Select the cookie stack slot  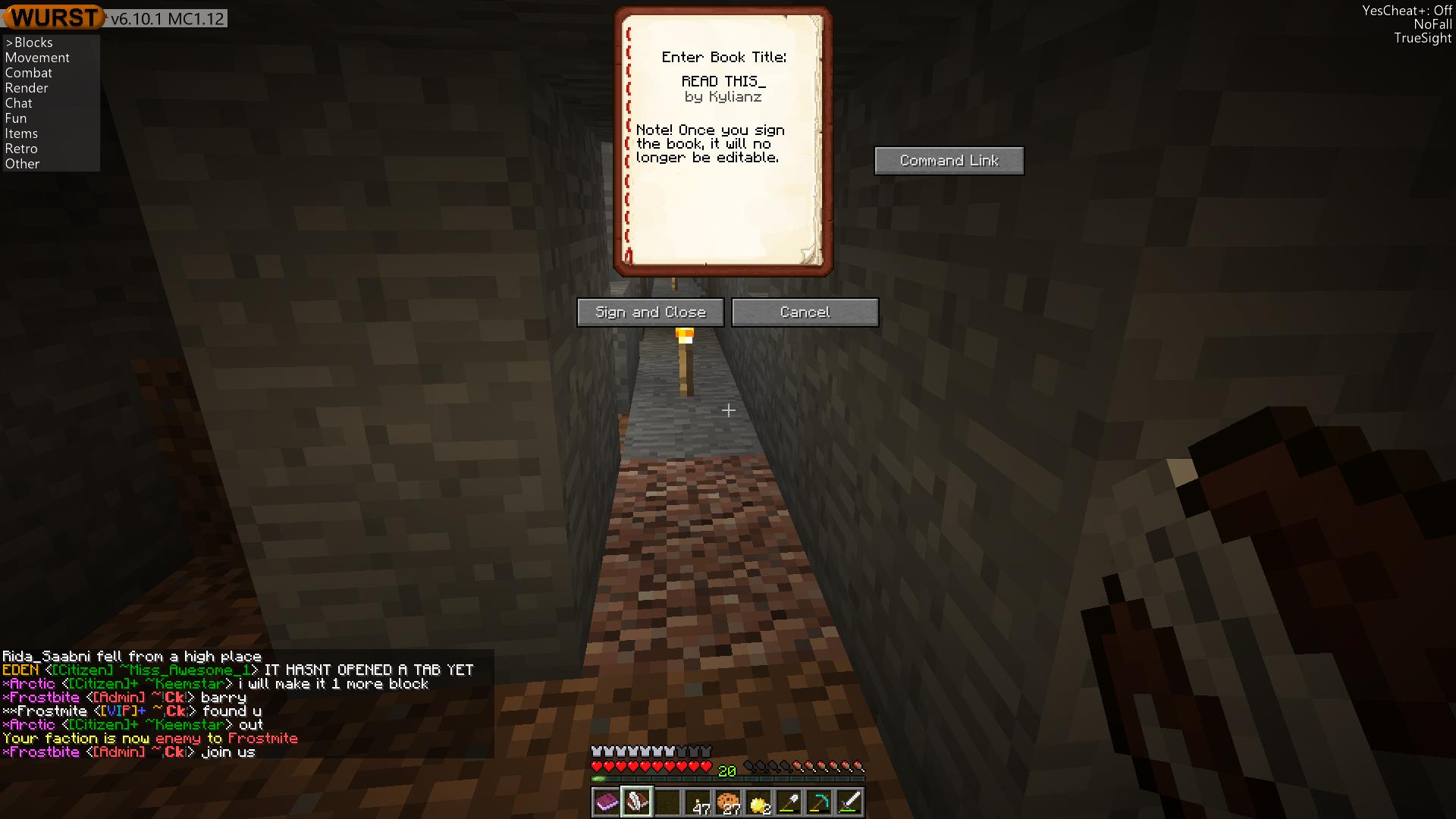(728, 802)
